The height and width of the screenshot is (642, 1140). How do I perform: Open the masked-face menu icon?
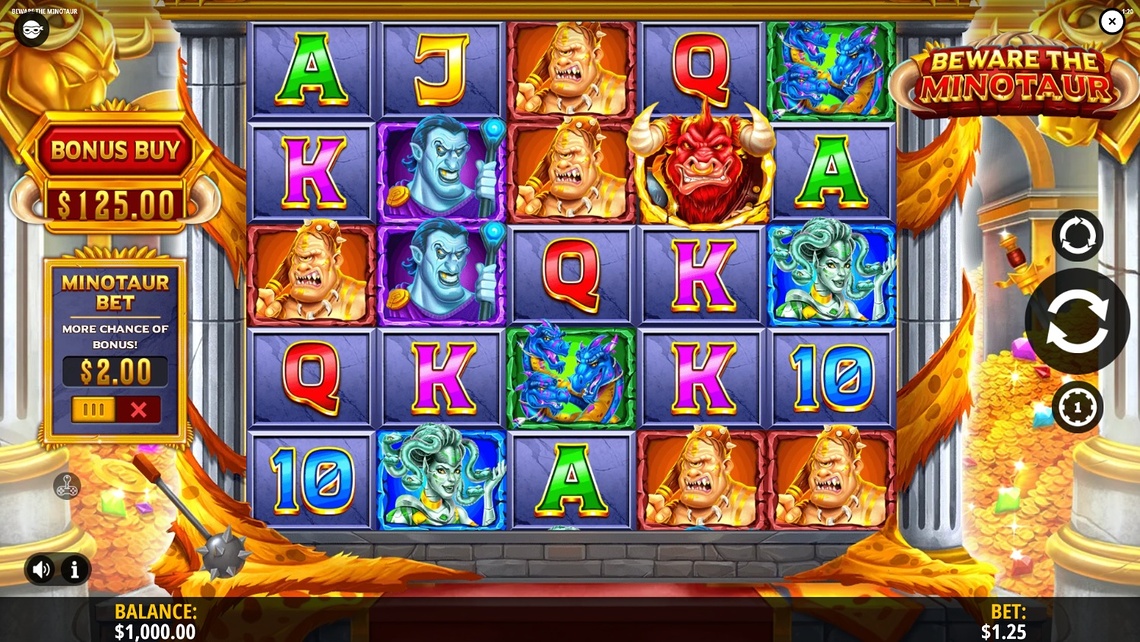tap(31, 29)
